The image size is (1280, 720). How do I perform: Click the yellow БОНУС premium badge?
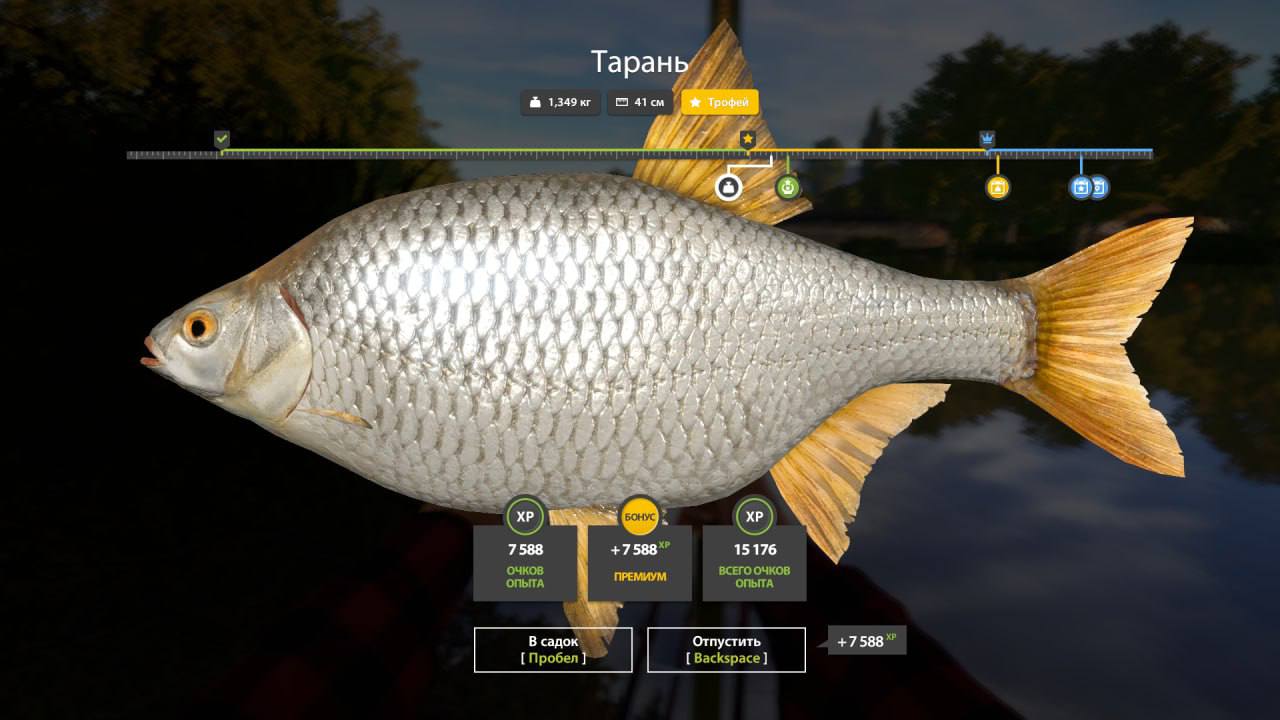(640, 516)
